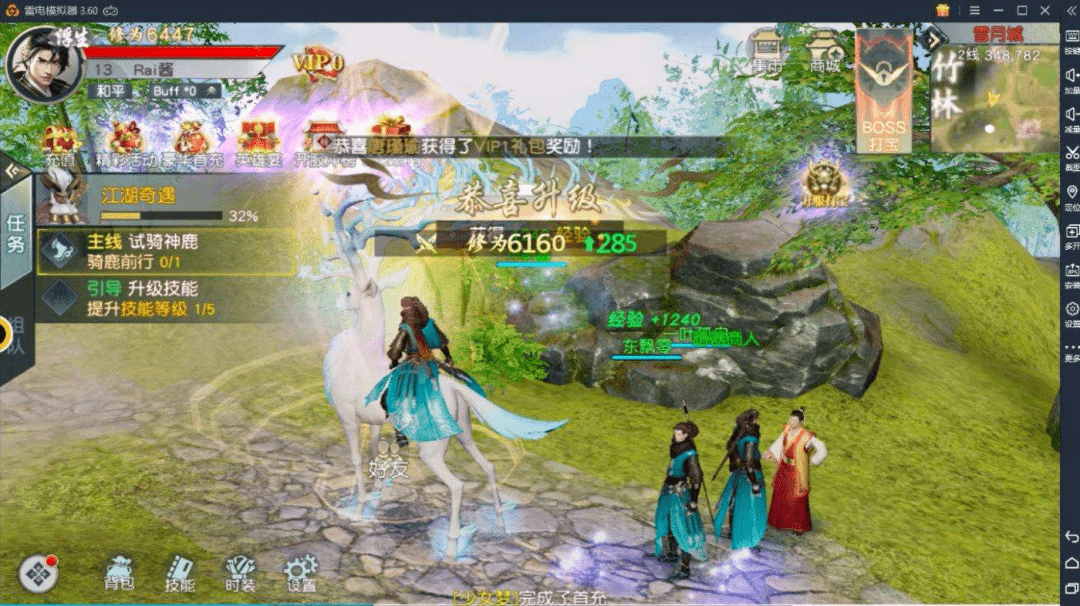Open the 充值 recharge icon
Image resolution: width=1080 pixels, height=606 pixels.
(59, 143)
